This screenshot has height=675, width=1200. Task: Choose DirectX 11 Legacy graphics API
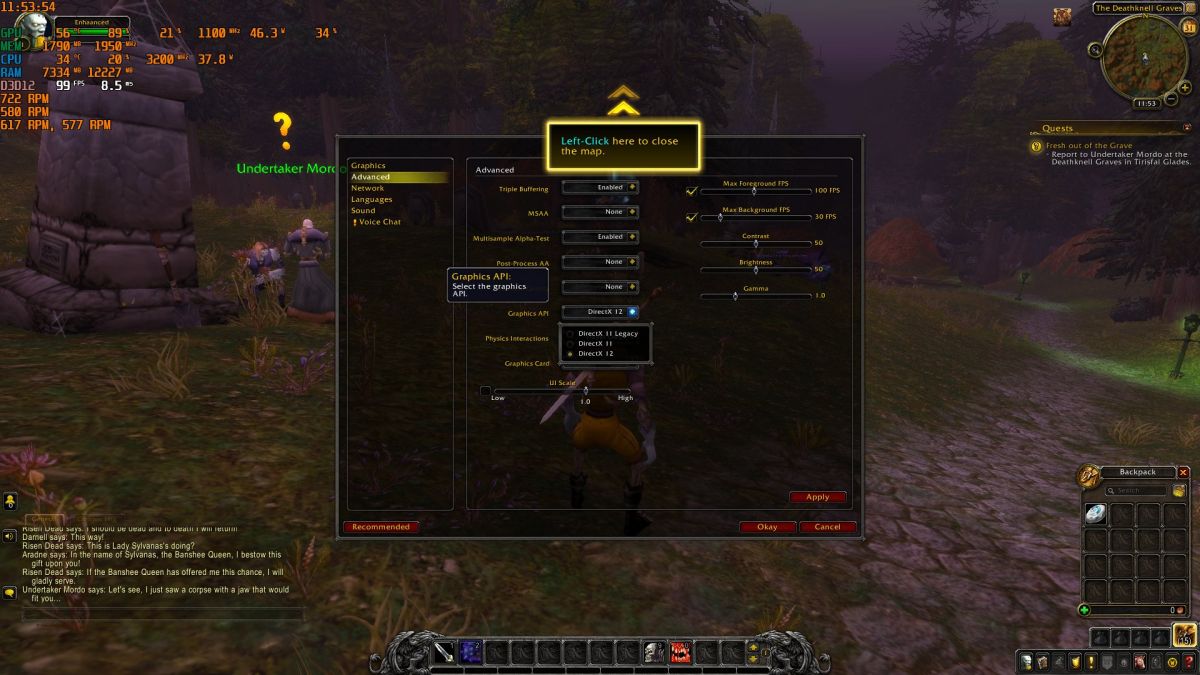(x=607, y=334)
